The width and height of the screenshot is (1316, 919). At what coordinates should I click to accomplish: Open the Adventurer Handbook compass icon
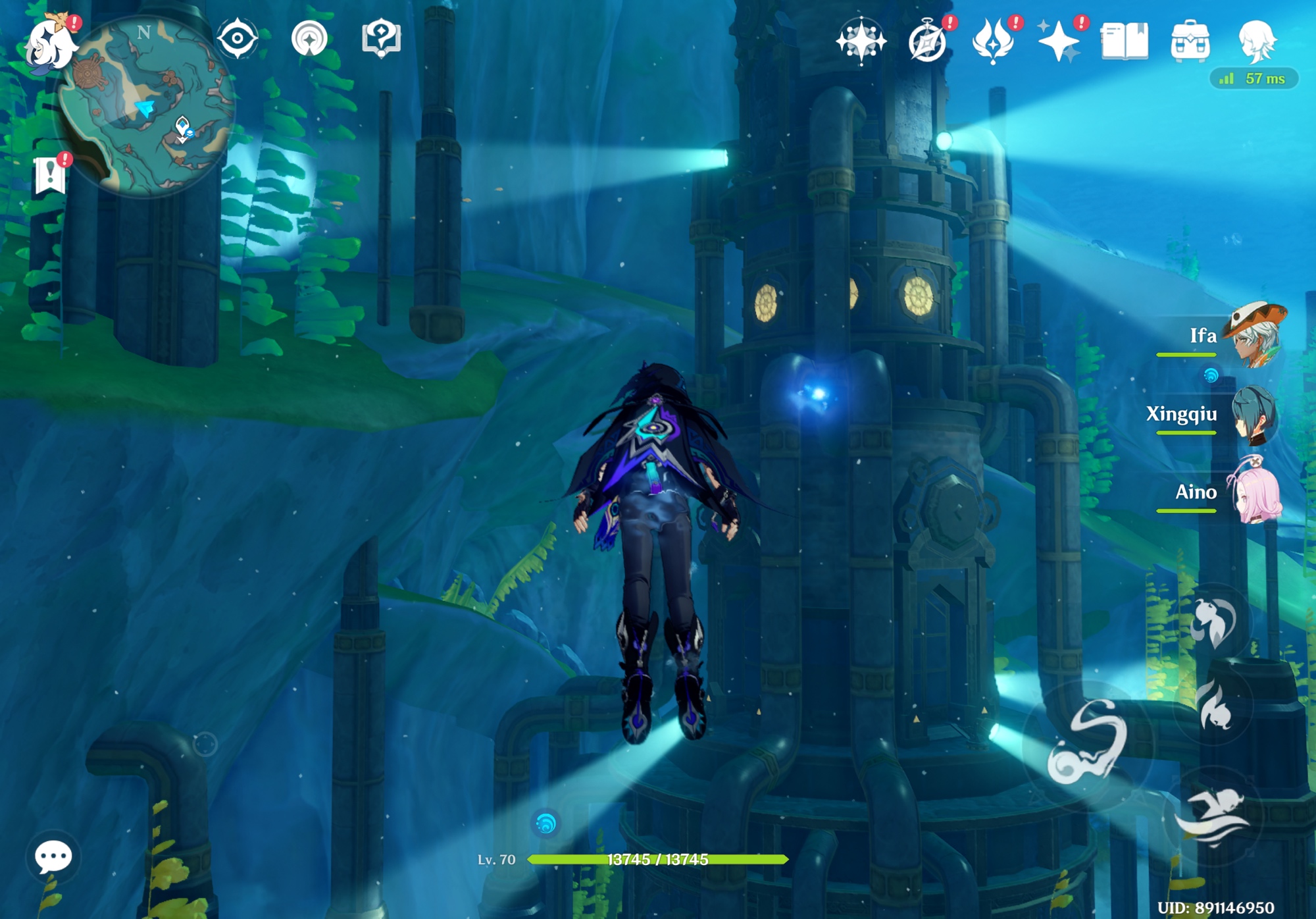coord(928,42)
